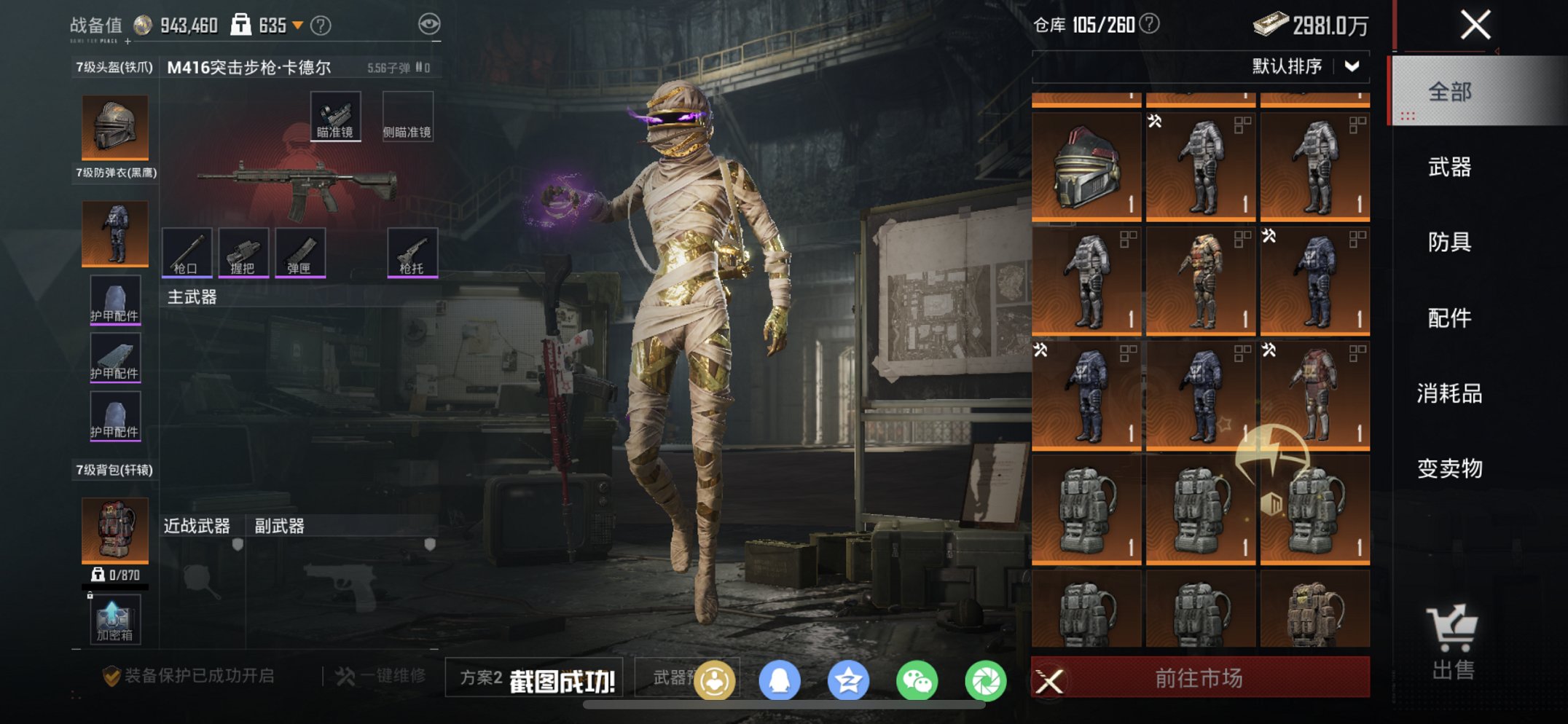Switch to the 武器 category tab
1568x724 pixels.
[x=1449, y=168]
